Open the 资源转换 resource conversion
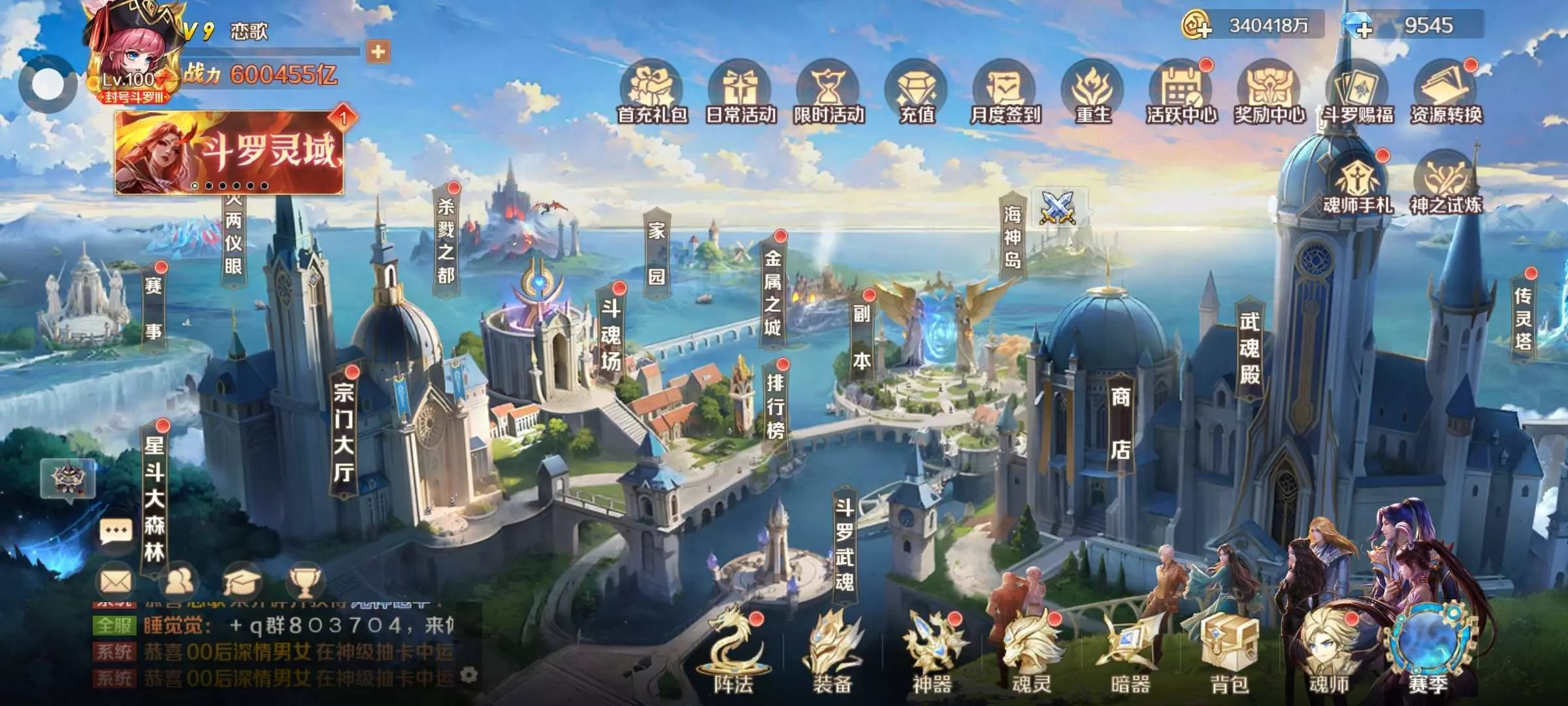The height and width of the screenshot is (706, 1568). pos(1446,93)
